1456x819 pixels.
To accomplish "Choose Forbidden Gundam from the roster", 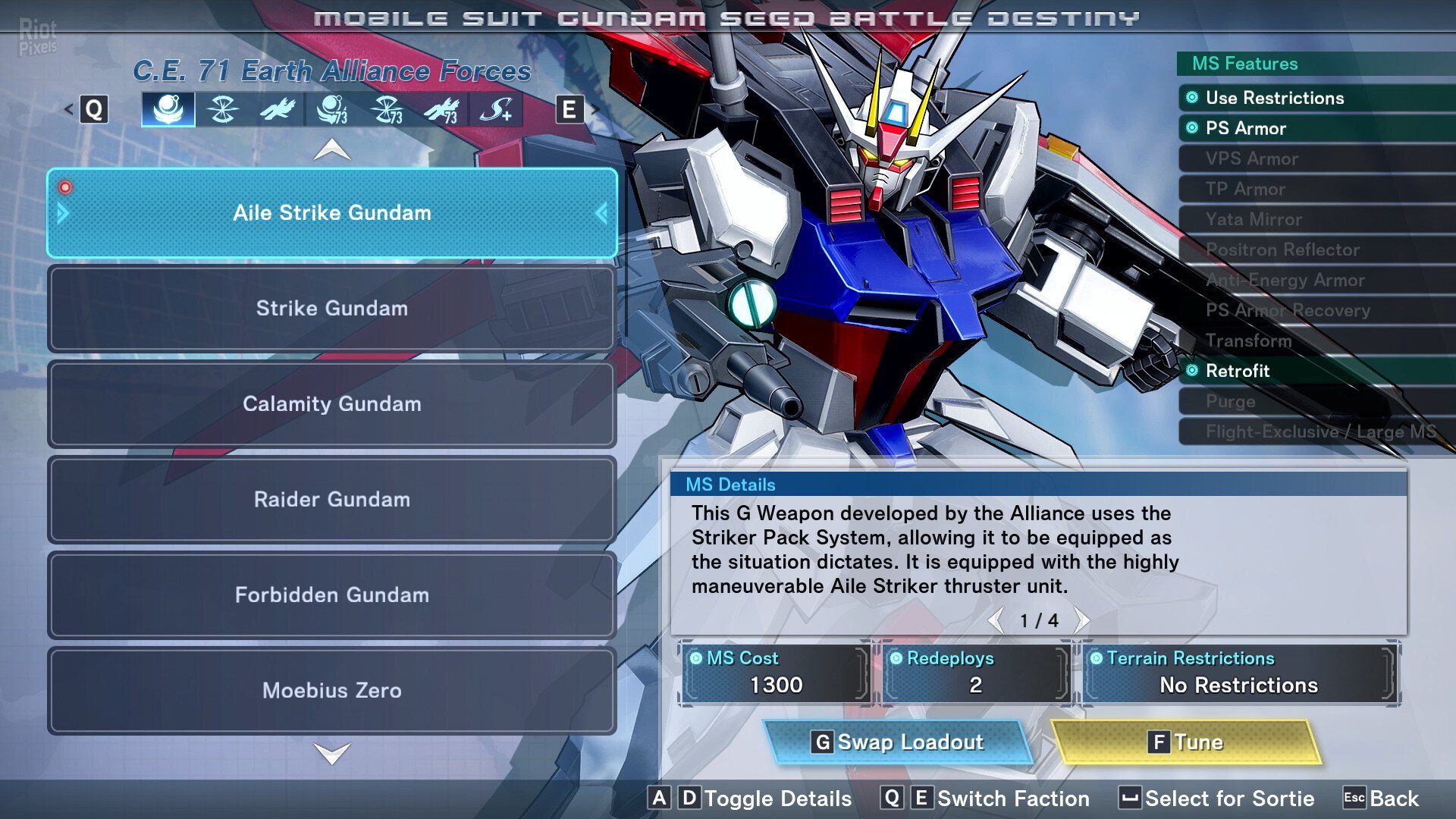I will [332, 595].
